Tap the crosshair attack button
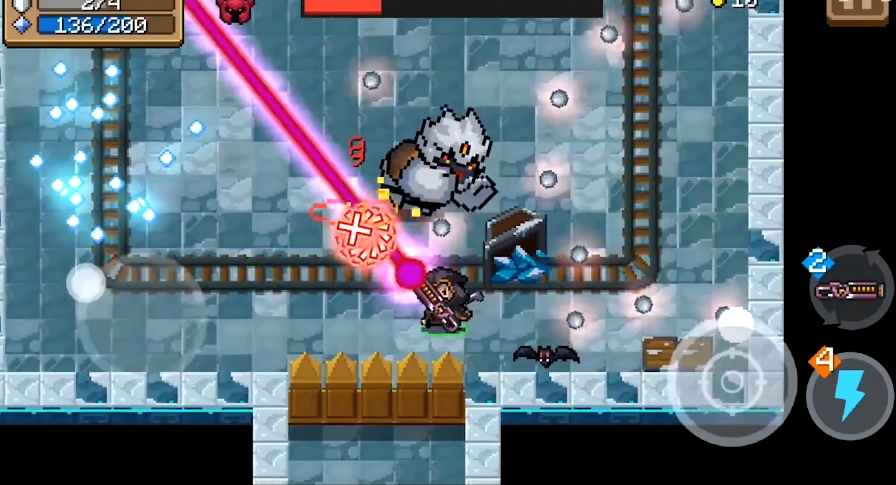 [732, 383]
